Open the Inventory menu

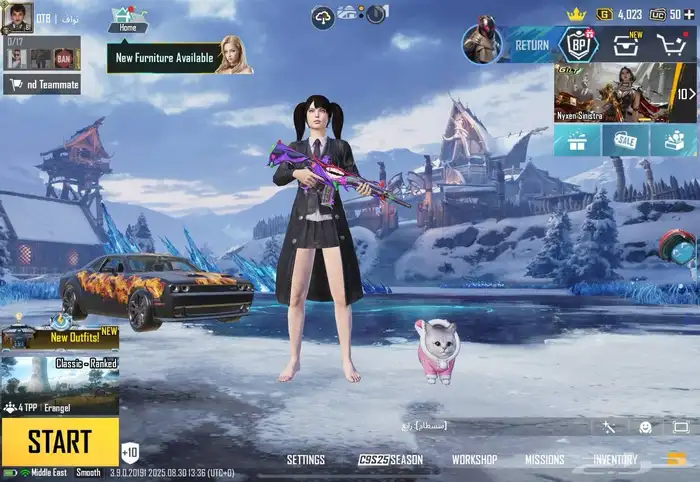coord(615,460)
